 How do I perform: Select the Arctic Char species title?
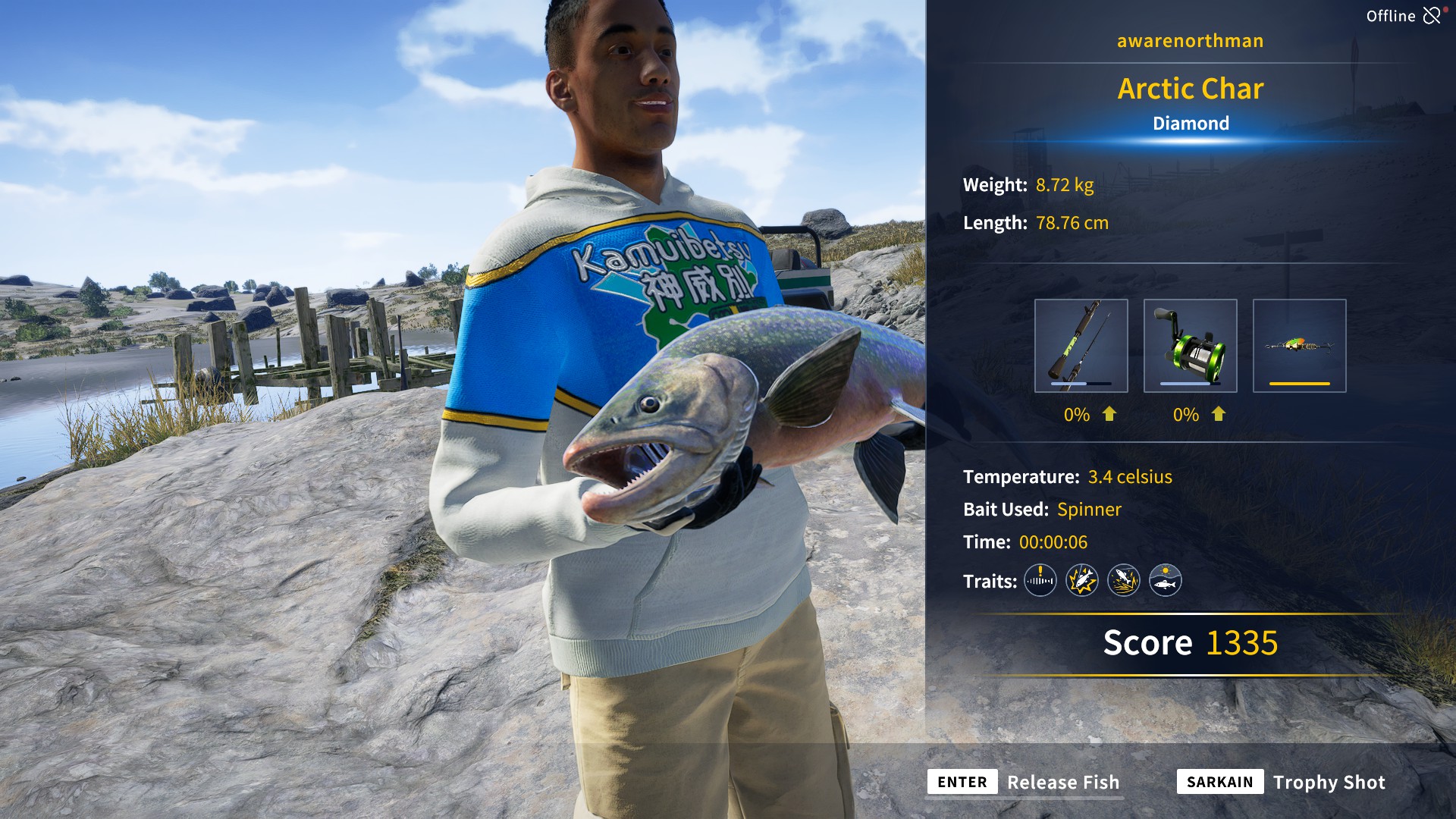1191,89
